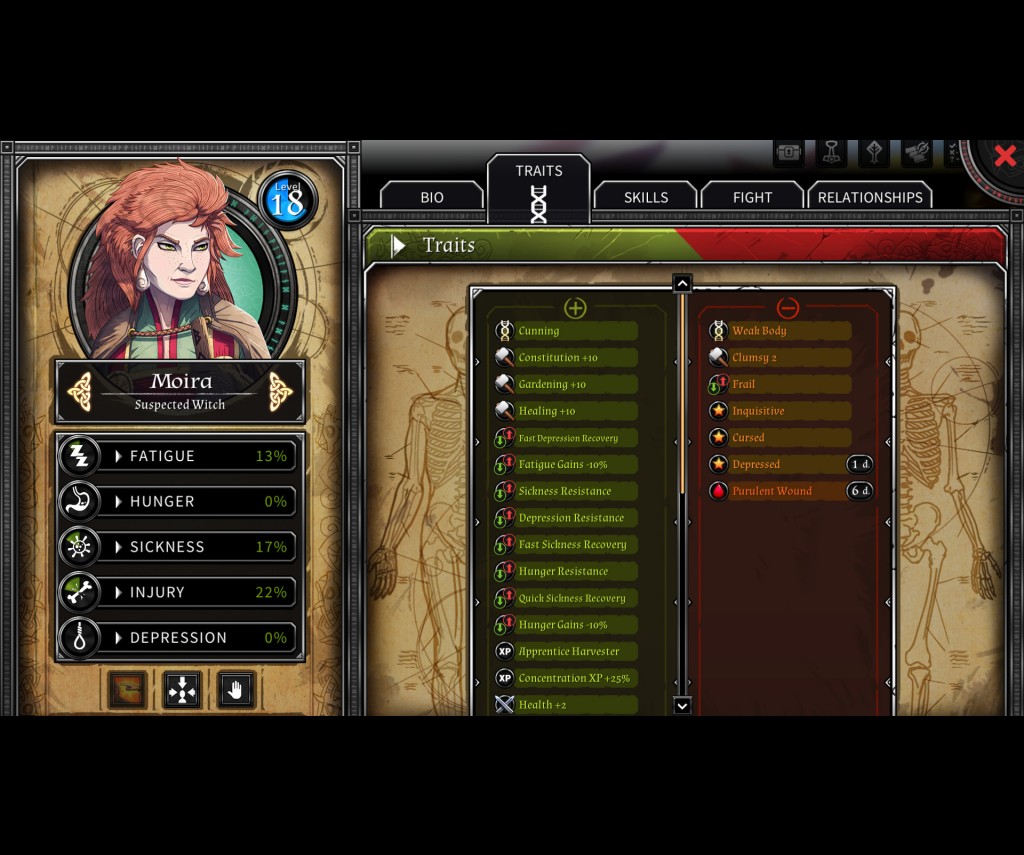Select the Cunning positive trait

click(x=566, y=331)
